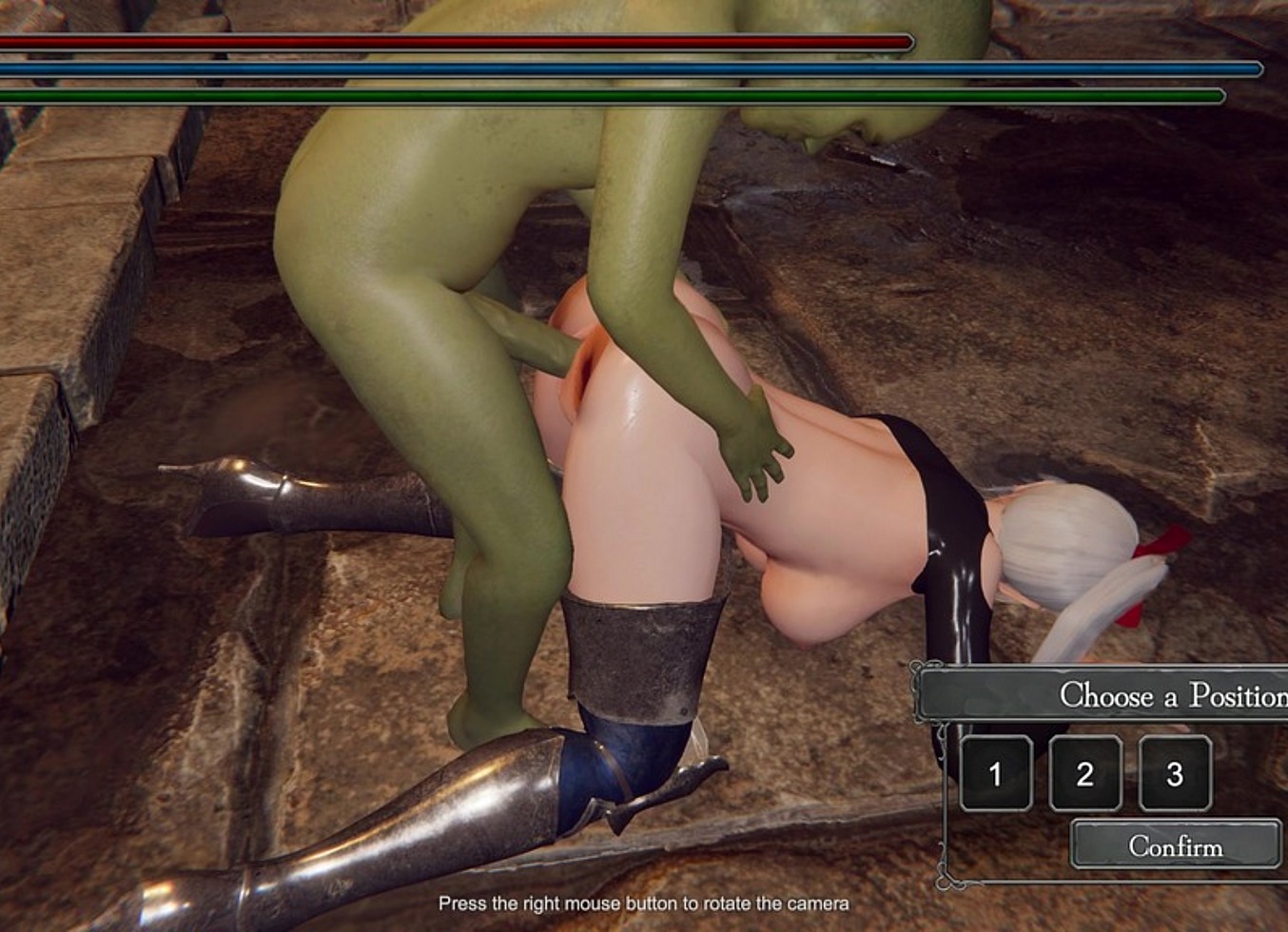
Task: Click the camera rotation hint text
Action: click(644, 904)
